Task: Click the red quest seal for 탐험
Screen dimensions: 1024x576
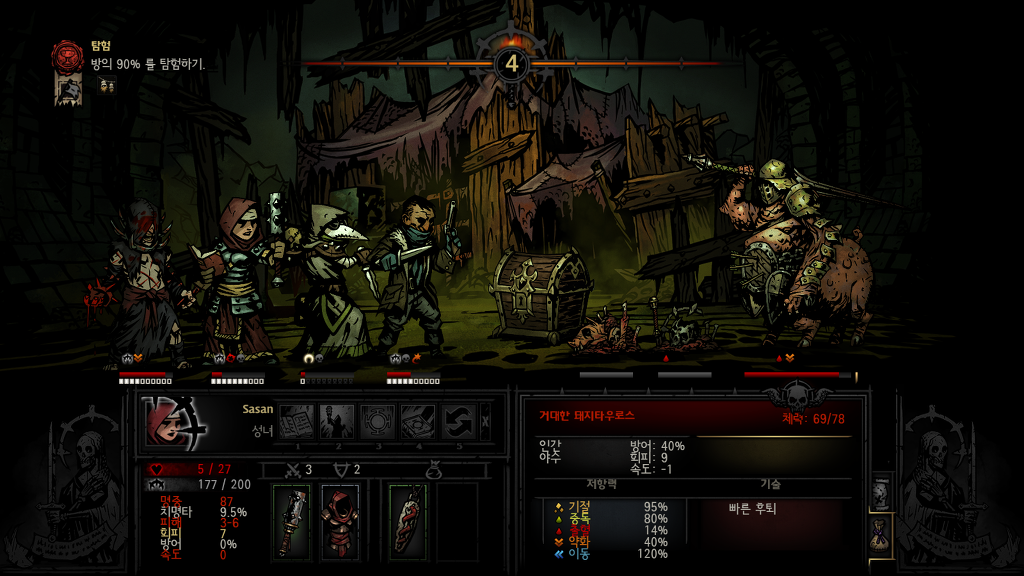Action: click(69, 54)
